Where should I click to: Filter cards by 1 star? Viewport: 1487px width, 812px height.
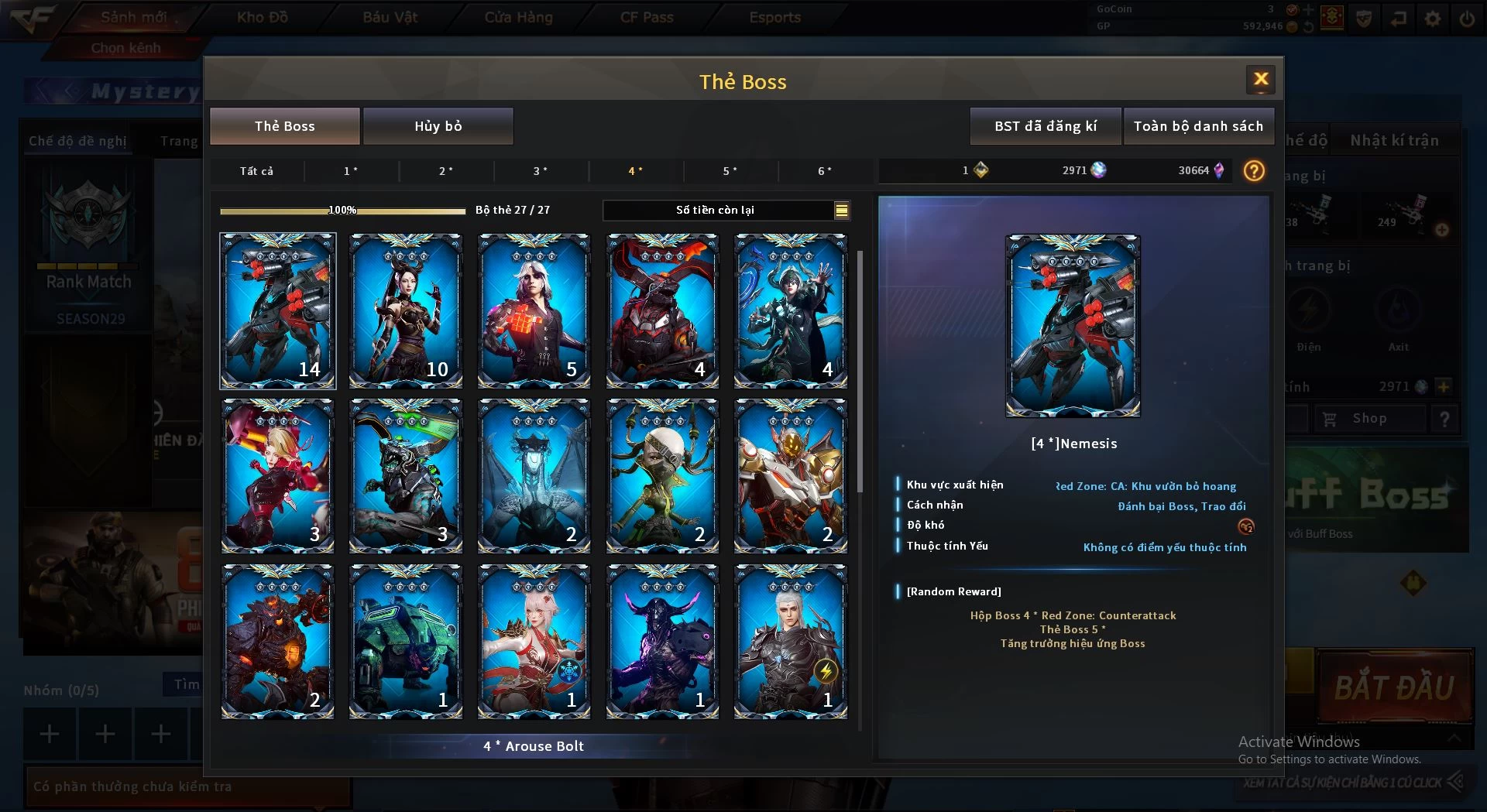[351, 171]
